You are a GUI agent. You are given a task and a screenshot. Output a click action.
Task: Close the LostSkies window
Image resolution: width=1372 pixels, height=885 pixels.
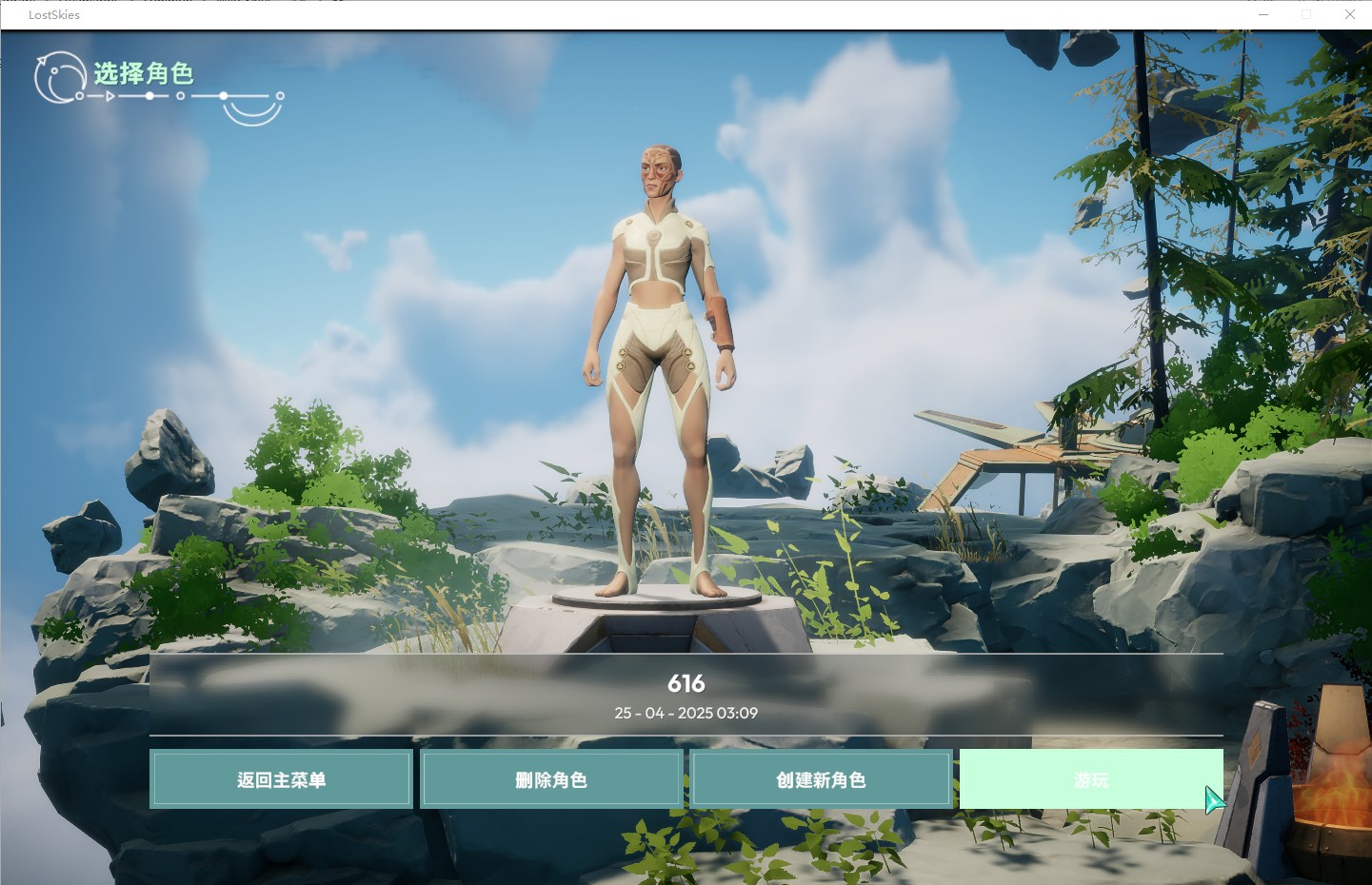[x=1349, y=14]
